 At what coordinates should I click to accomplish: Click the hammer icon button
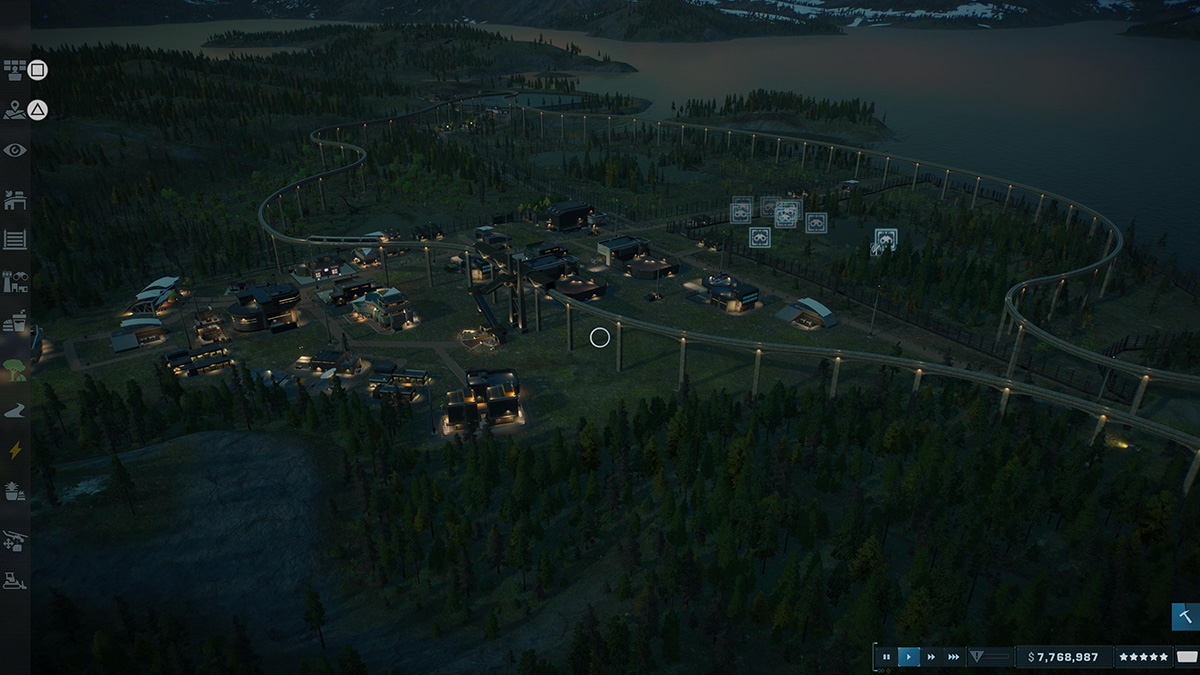coord(1185,617)
